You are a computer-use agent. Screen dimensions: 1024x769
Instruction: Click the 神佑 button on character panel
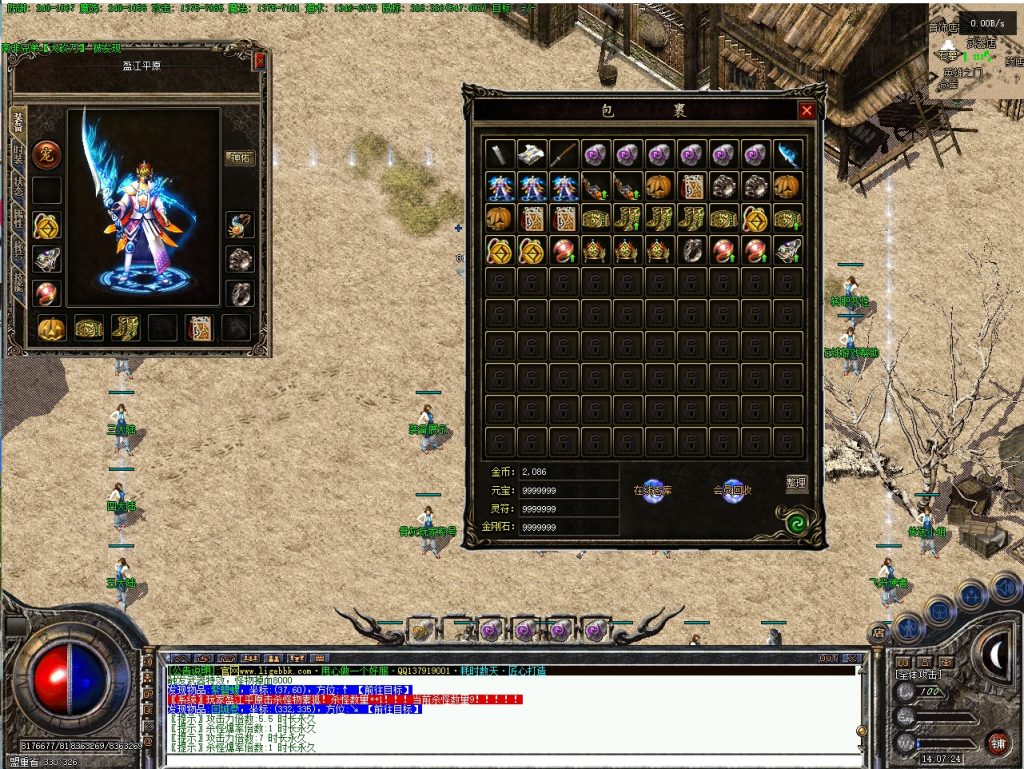(238, 158)
